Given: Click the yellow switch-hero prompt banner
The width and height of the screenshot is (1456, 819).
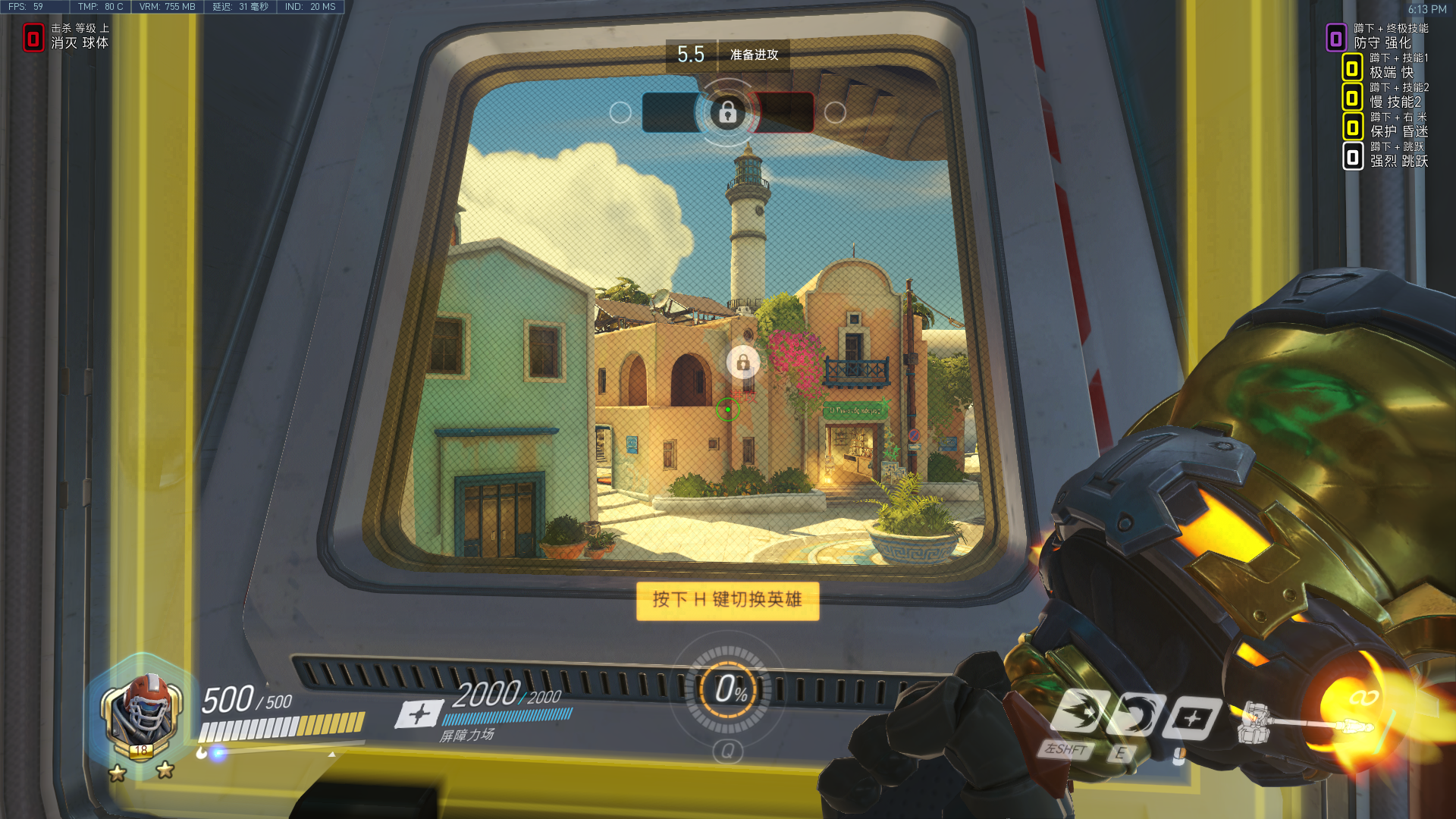Looking at the screenshot, I should tap(727, 601).
